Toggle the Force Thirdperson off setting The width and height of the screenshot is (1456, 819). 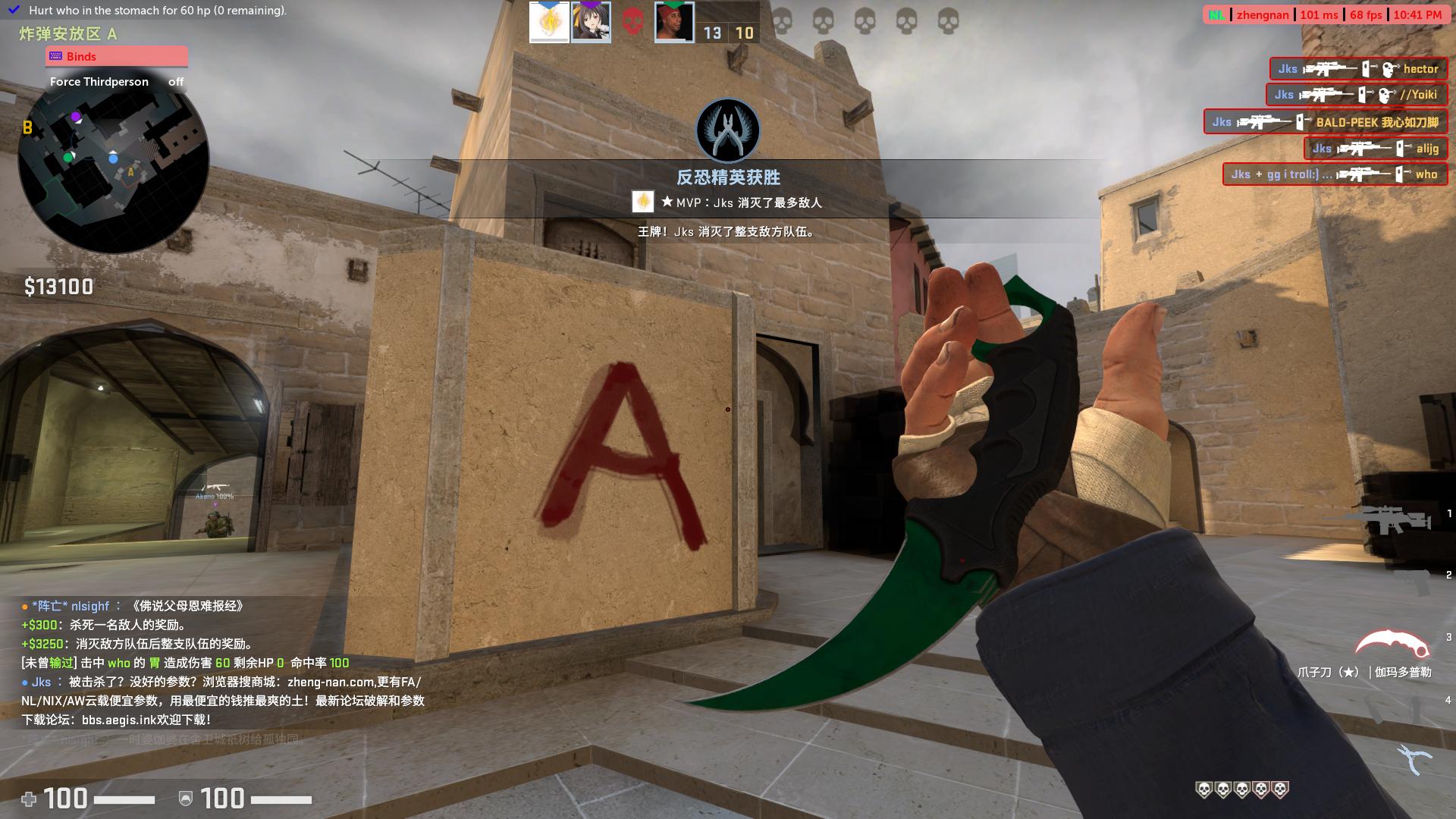point(175,81)
